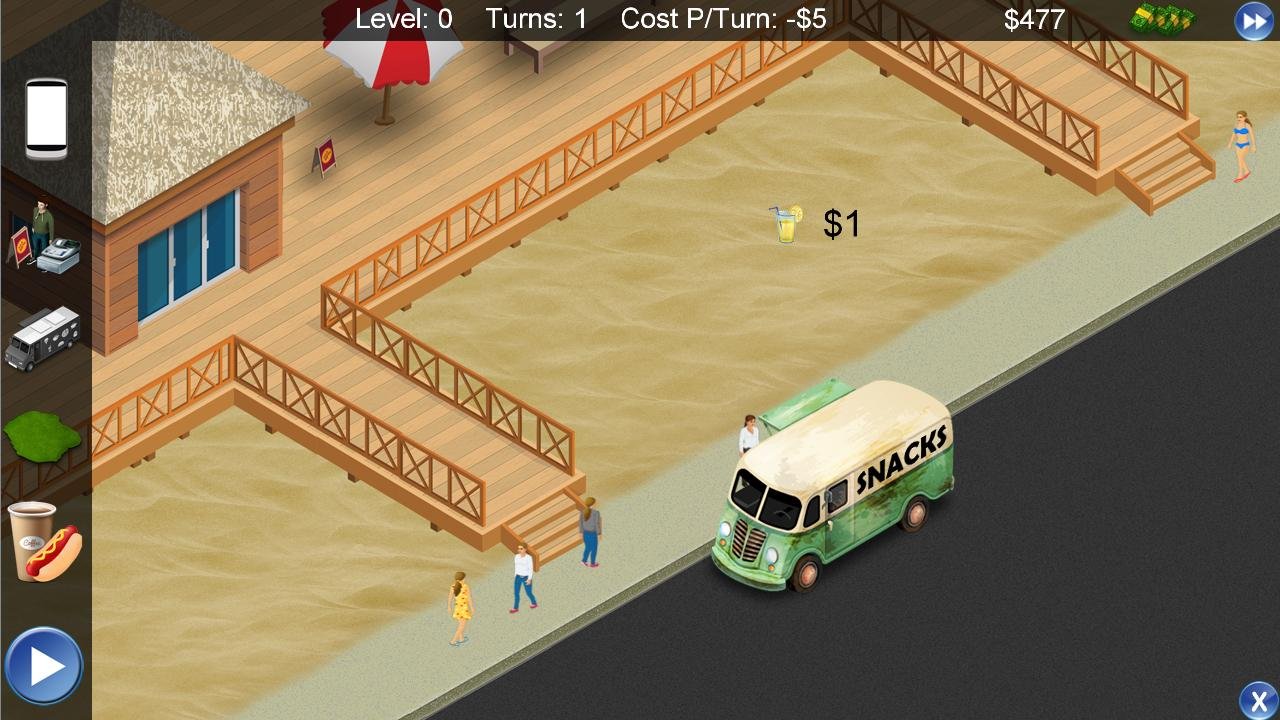The image size is (1280, 720).
Task: Click the $477 balance display
Action: pos(1036,18)
